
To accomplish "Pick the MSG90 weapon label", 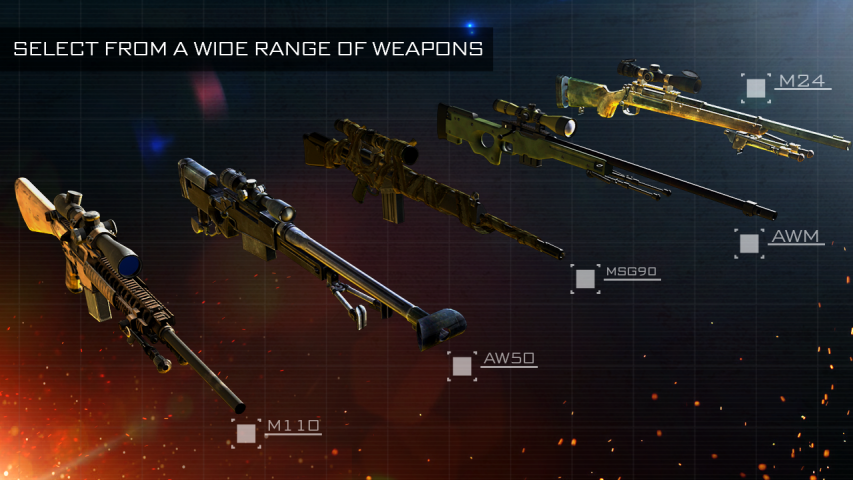I will 631,272.
